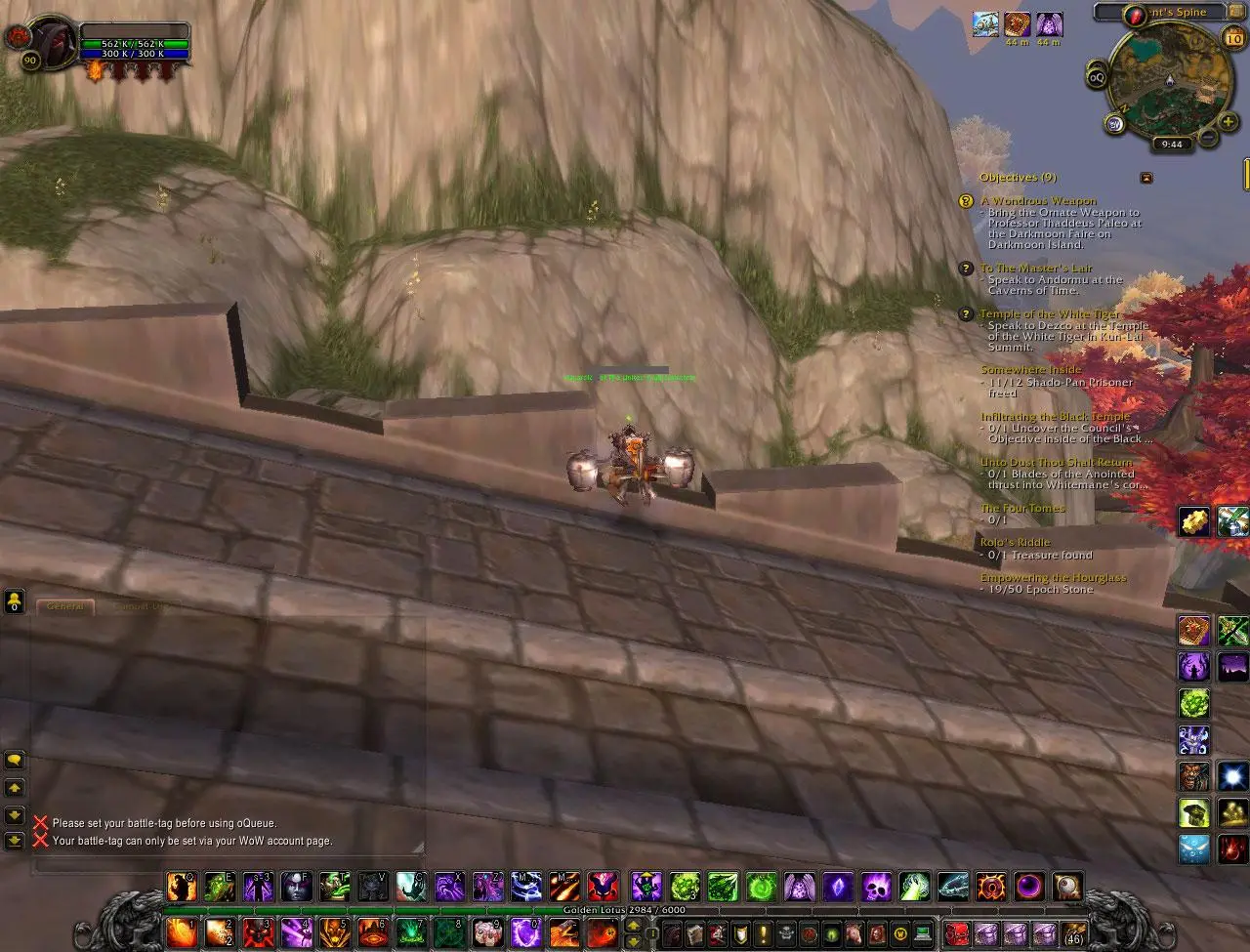This screenshot has height=952, width=1250.
Task: Select the A Wondrous Weapon quest title
Action: tap(1038, 201)
